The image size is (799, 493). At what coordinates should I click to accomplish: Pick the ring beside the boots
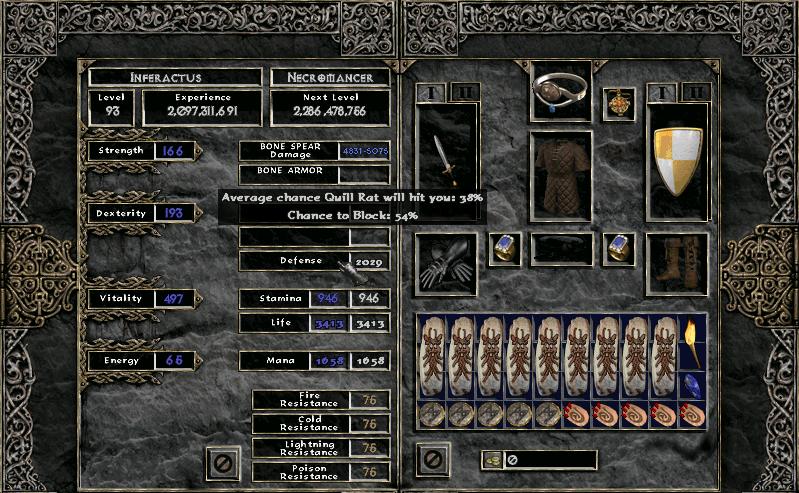(618, 249)
